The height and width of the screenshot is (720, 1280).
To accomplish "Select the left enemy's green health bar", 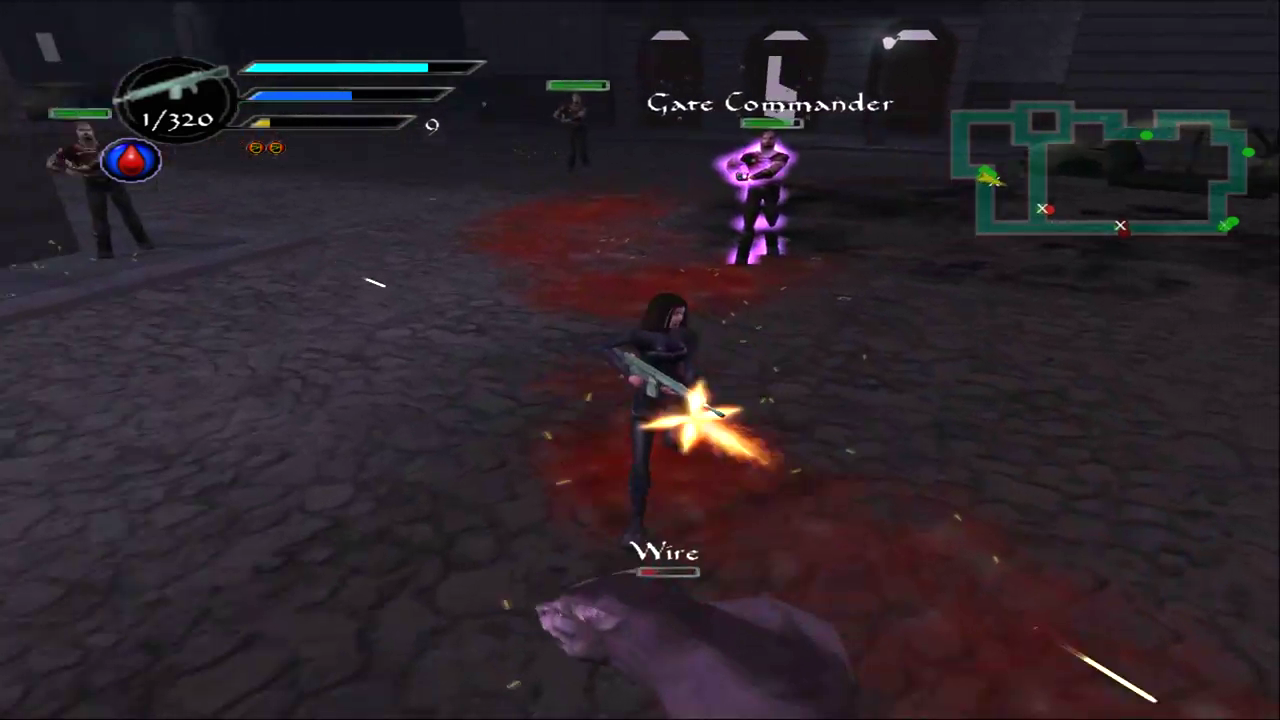I will pyautogui.click(x=79, y=113).
